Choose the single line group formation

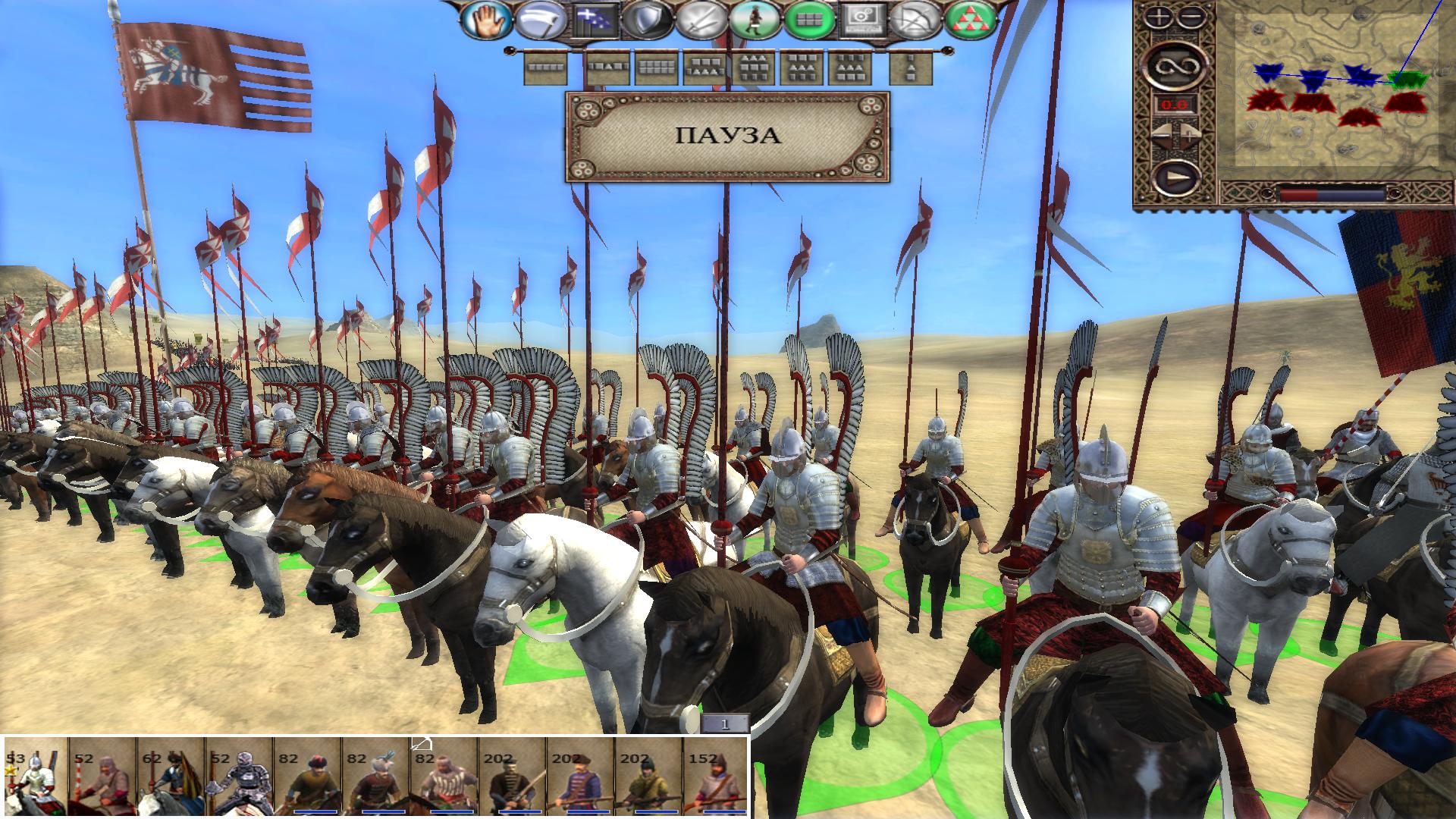[x=546, y=68]
